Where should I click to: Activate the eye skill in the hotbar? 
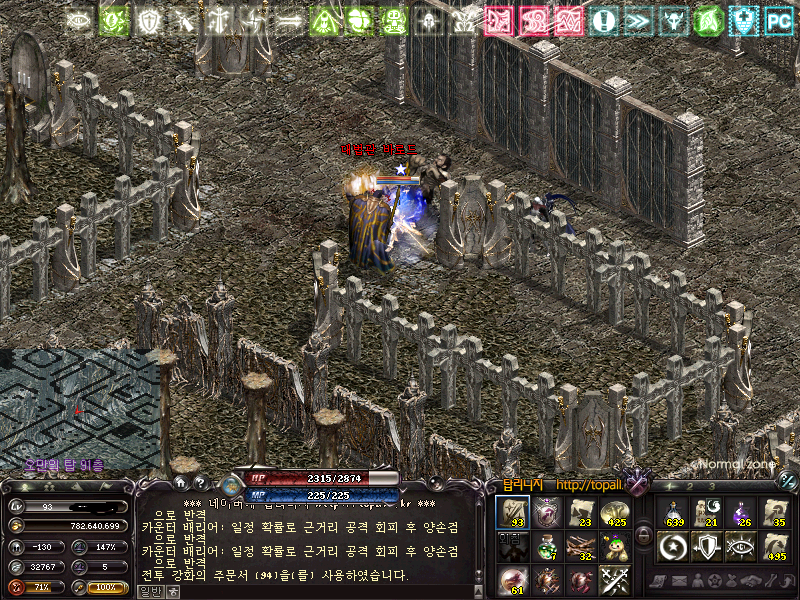[741, 546]
